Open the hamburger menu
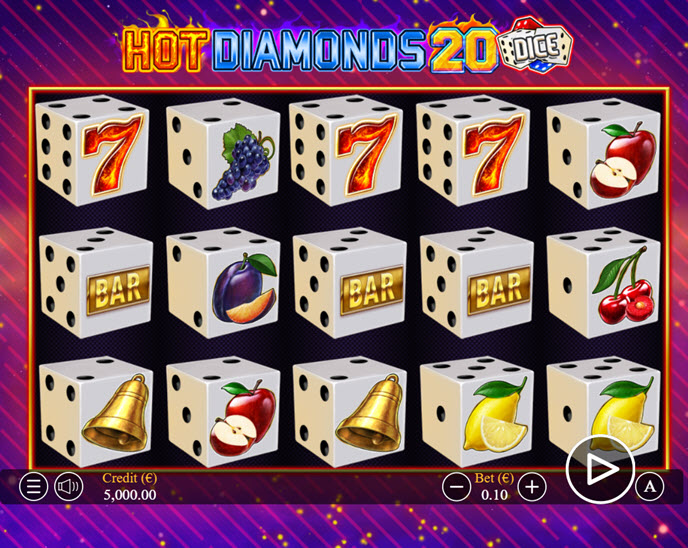The image size is (688, 548). tap(34, 487)
